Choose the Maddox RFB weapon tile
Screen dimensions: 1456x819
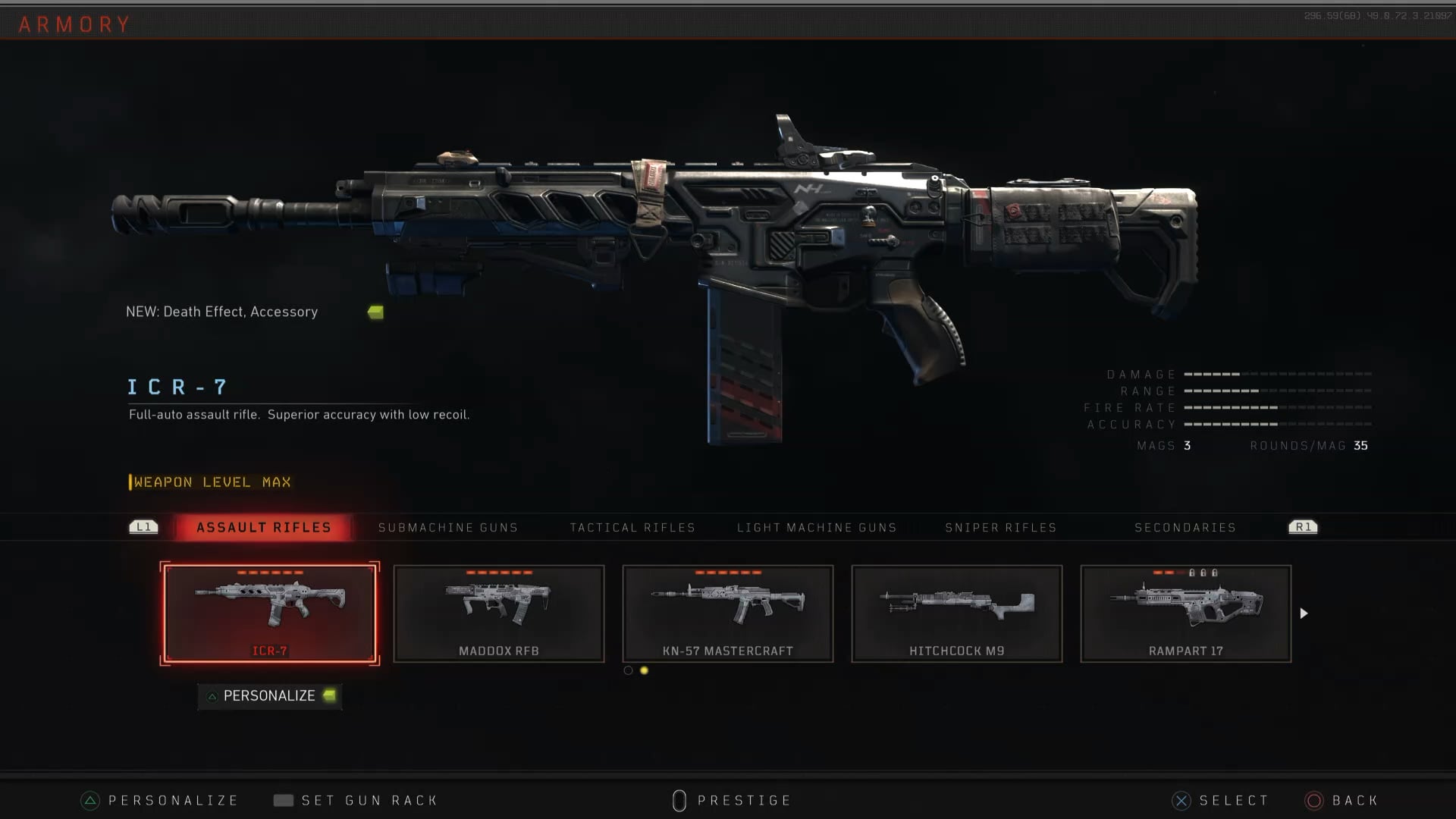(499, 613)
